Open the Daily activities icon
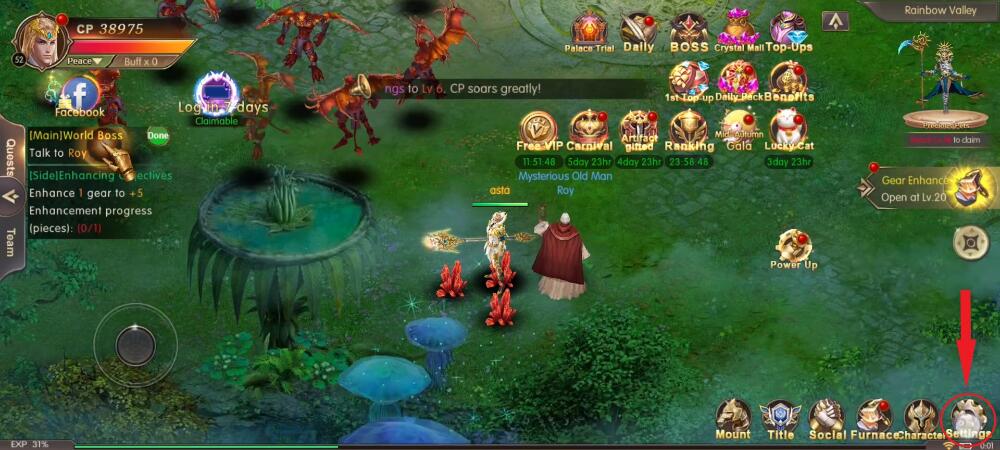The height and width of the screenshot is (450, 1000). [x=638, y=31]
